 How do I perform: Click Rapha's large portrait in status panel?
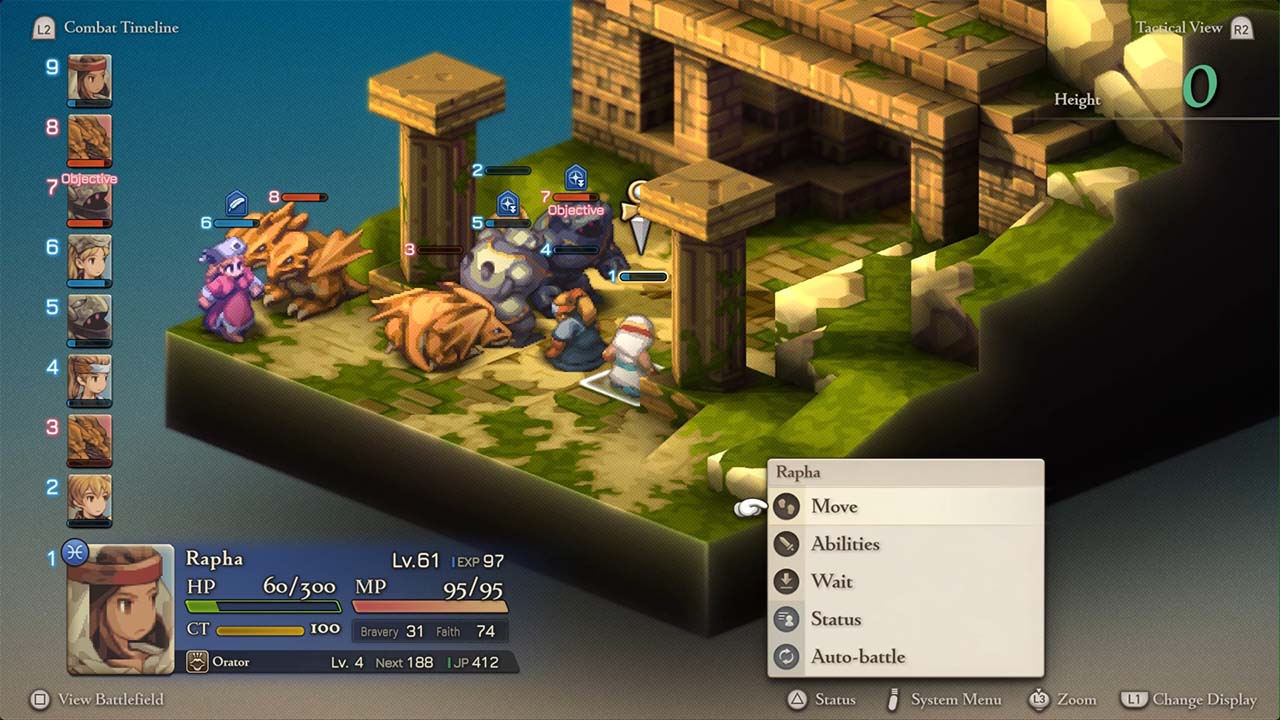click(x=120, y=608)
